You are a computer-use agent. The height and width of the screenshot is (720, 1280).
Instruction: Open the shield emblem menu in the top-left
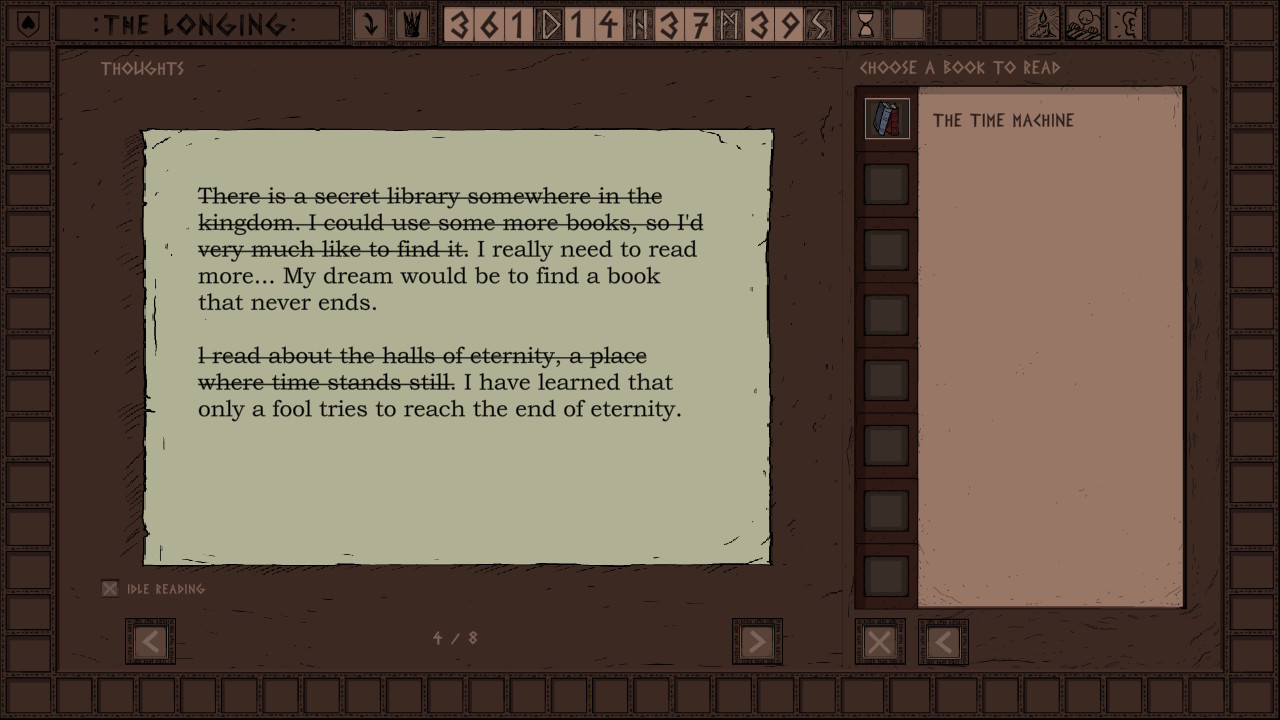point(28,24)
